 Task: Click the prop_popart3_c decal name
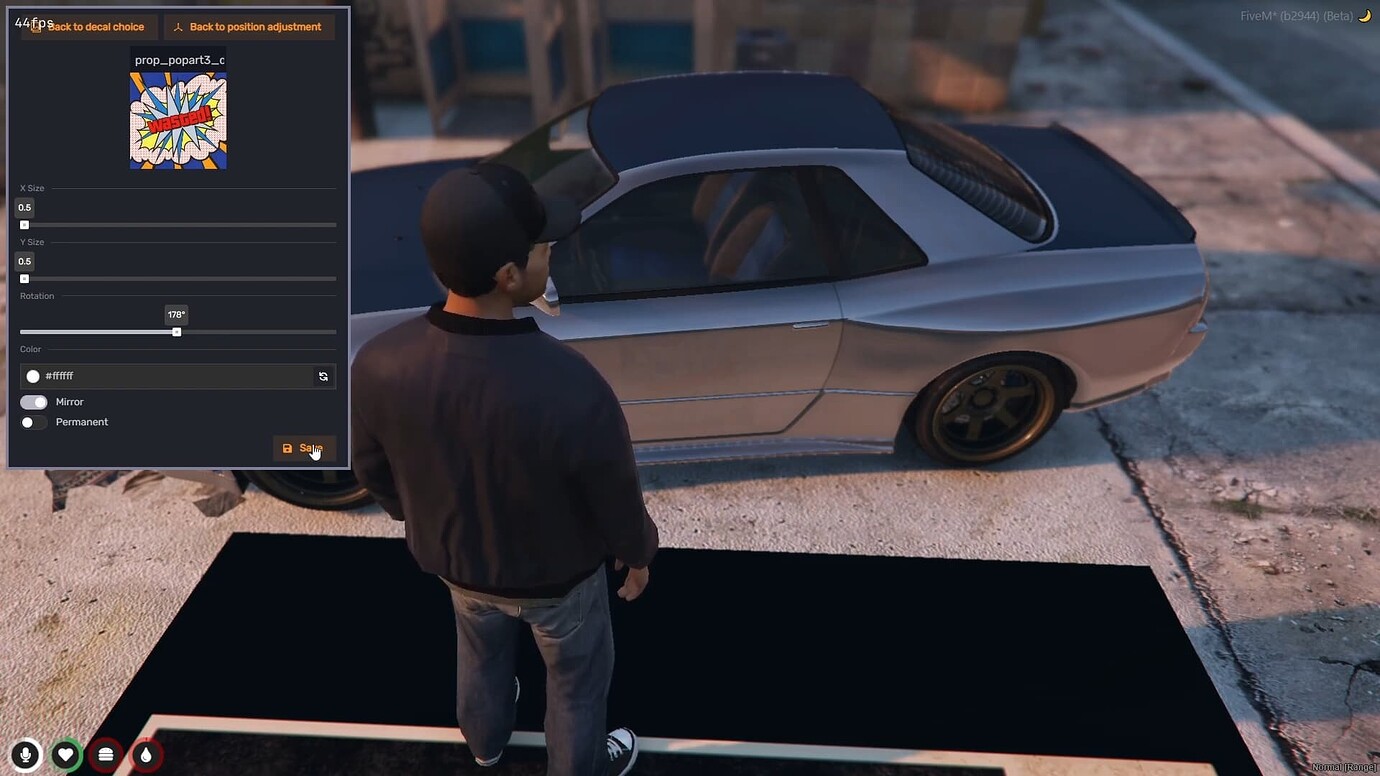click(180, 59)
